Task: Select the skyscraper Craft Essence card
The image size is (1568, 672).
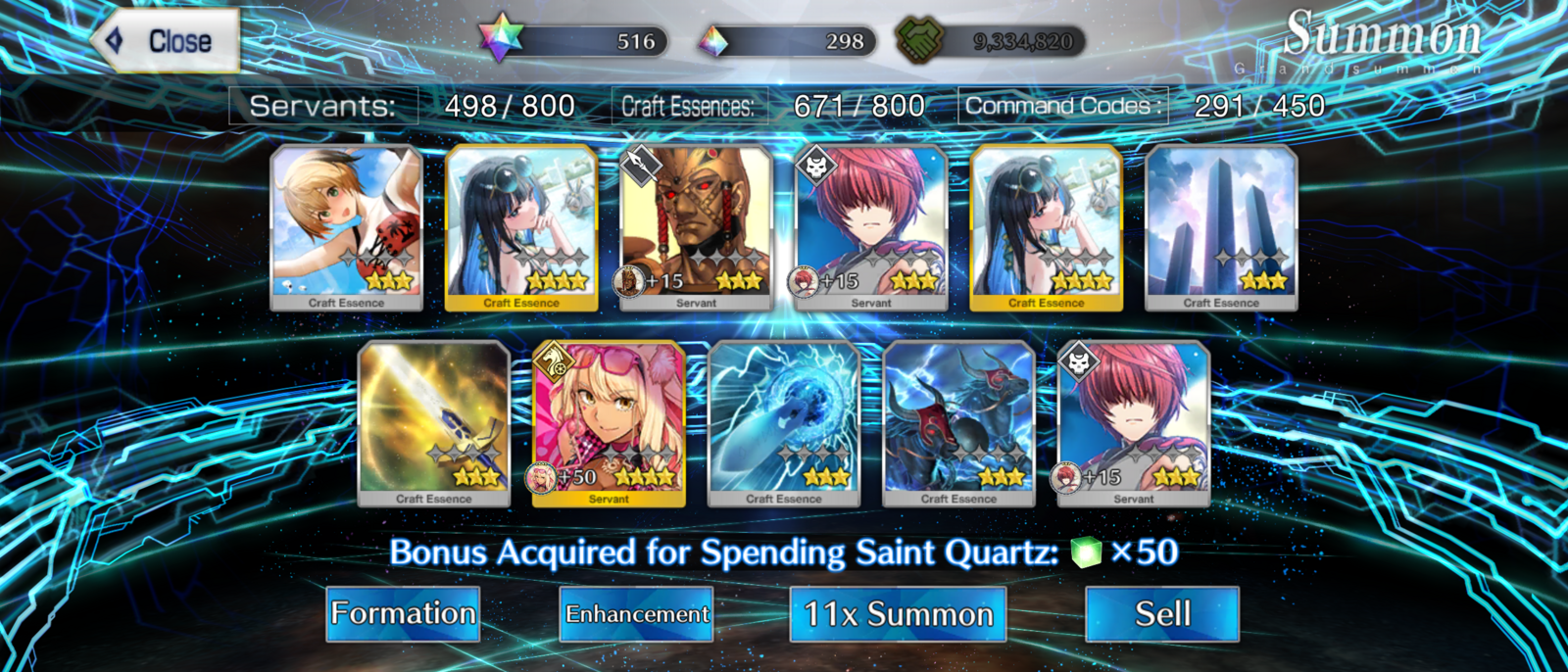Action: 1221,227
